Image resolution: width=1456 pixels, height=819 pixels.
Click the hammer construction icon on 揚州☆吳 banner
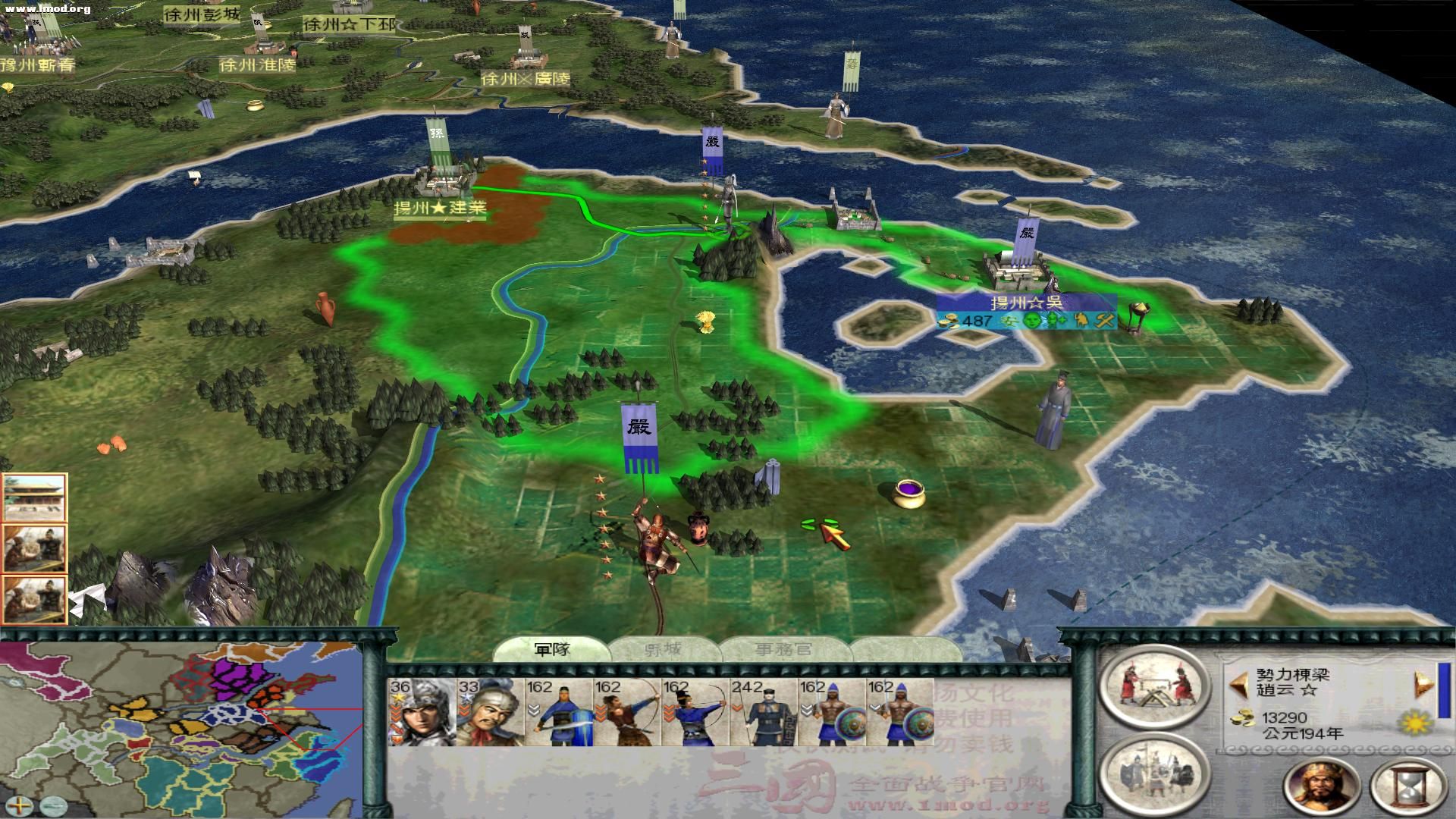(x=1104, y=321)
